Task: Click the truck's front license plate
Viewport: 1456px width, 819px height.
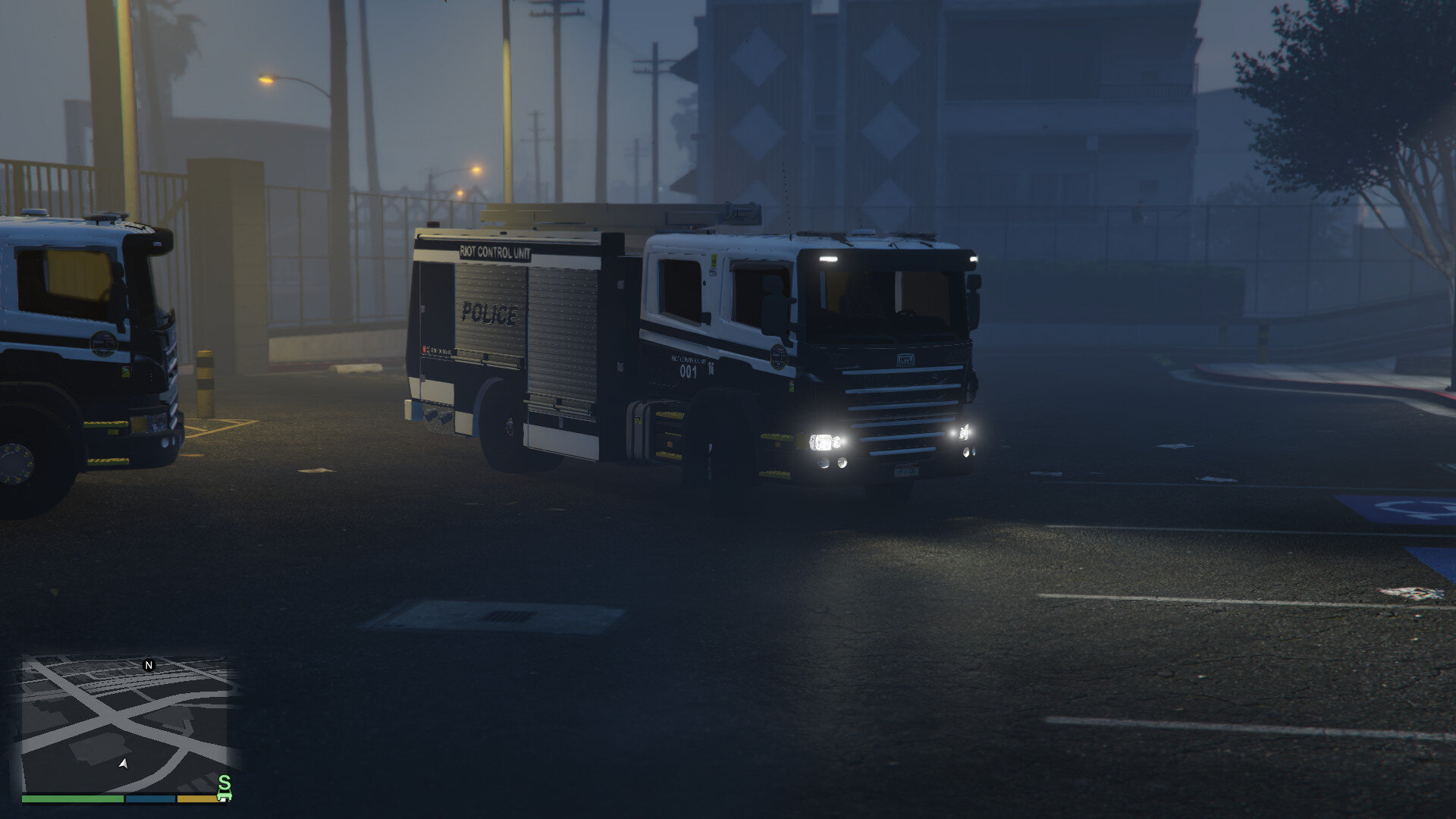Action: tap(906, 471)
